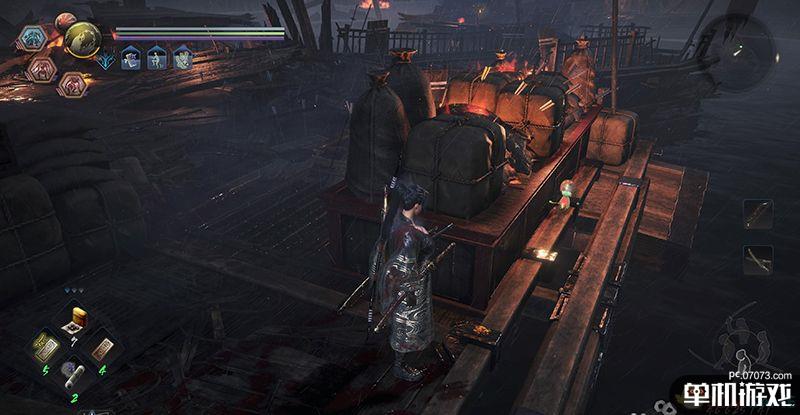Viewport: 800px width, 415px height.
Task: Click the large green guardian spirit emblem
Action: (82, 39)
